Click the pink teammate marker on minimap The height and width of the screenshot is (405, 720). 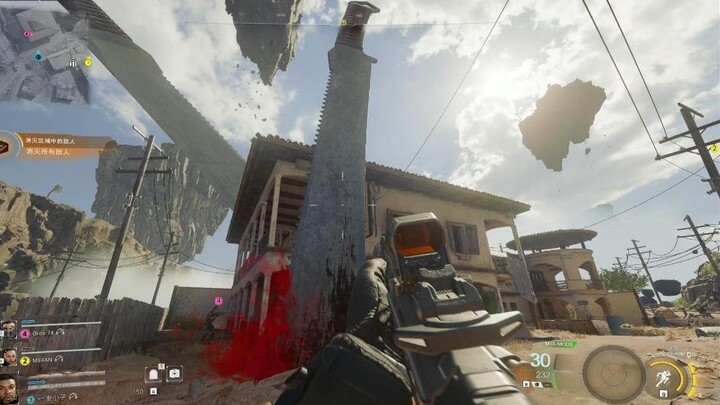tap(28, 33)
